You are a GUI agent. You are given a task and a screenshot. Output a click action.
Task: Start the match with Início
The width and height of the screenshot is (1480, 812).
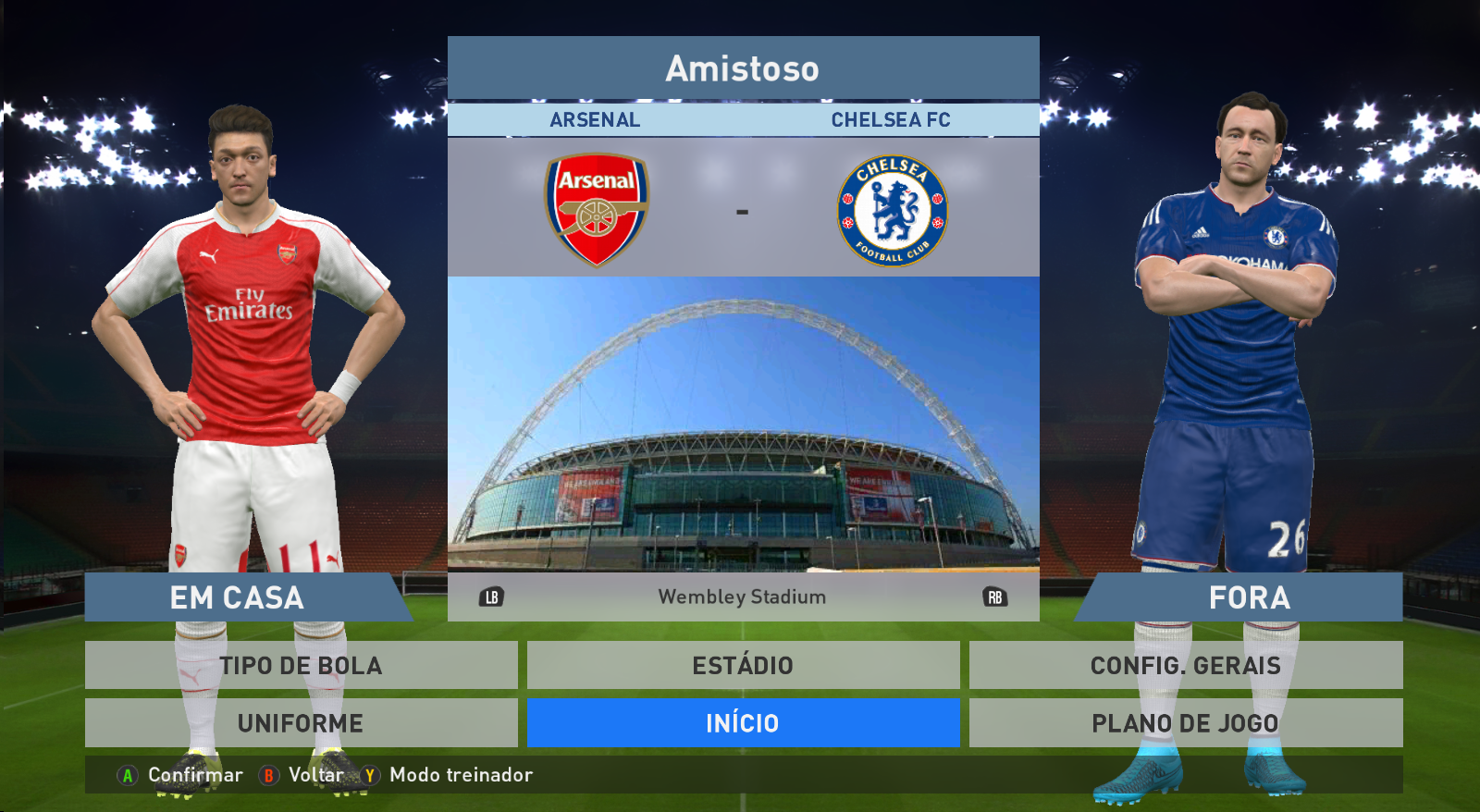tap(743, 722)
